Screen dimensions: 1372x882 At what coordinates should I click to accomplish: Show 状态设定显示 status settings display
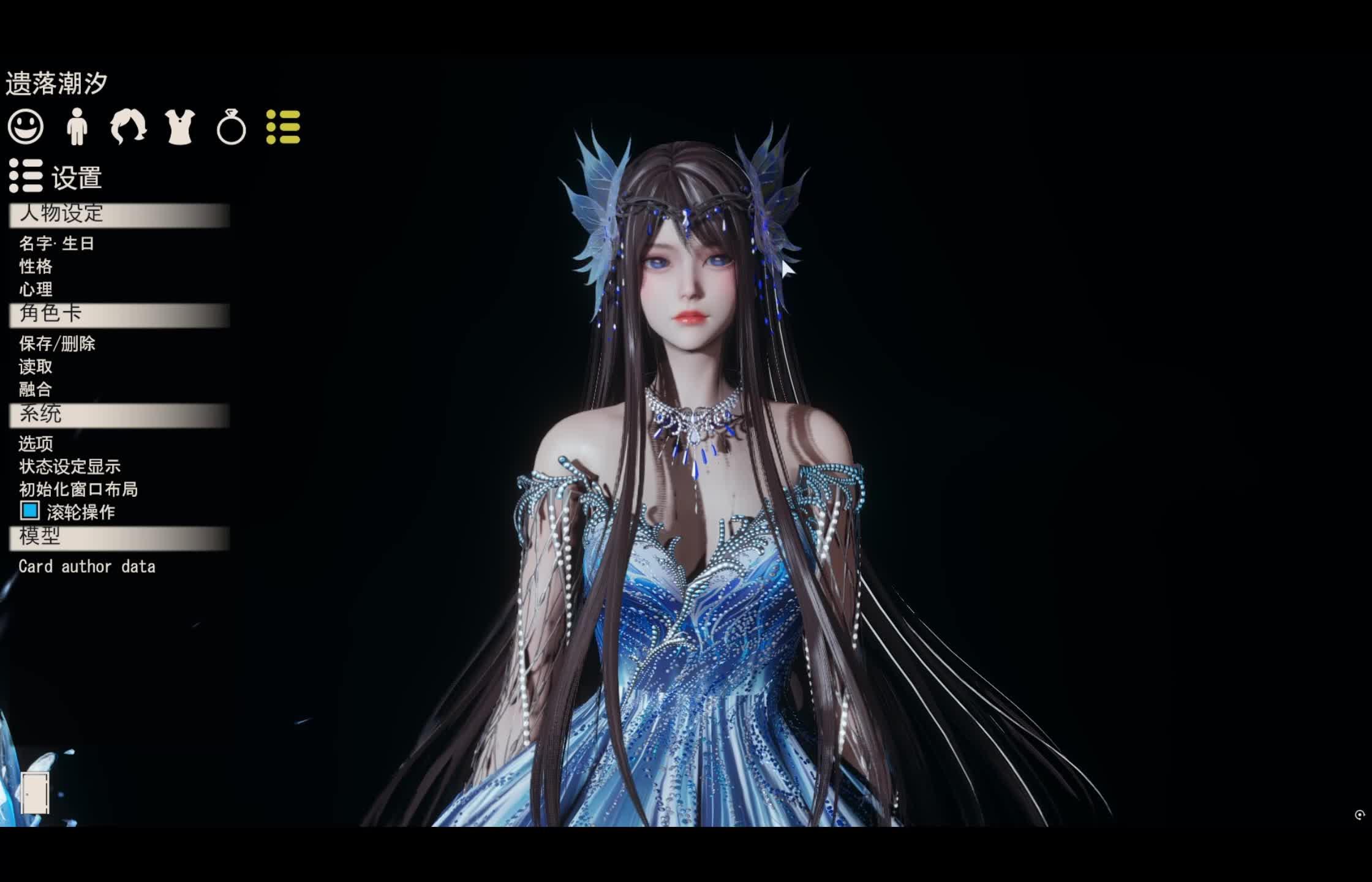[70, 467]
